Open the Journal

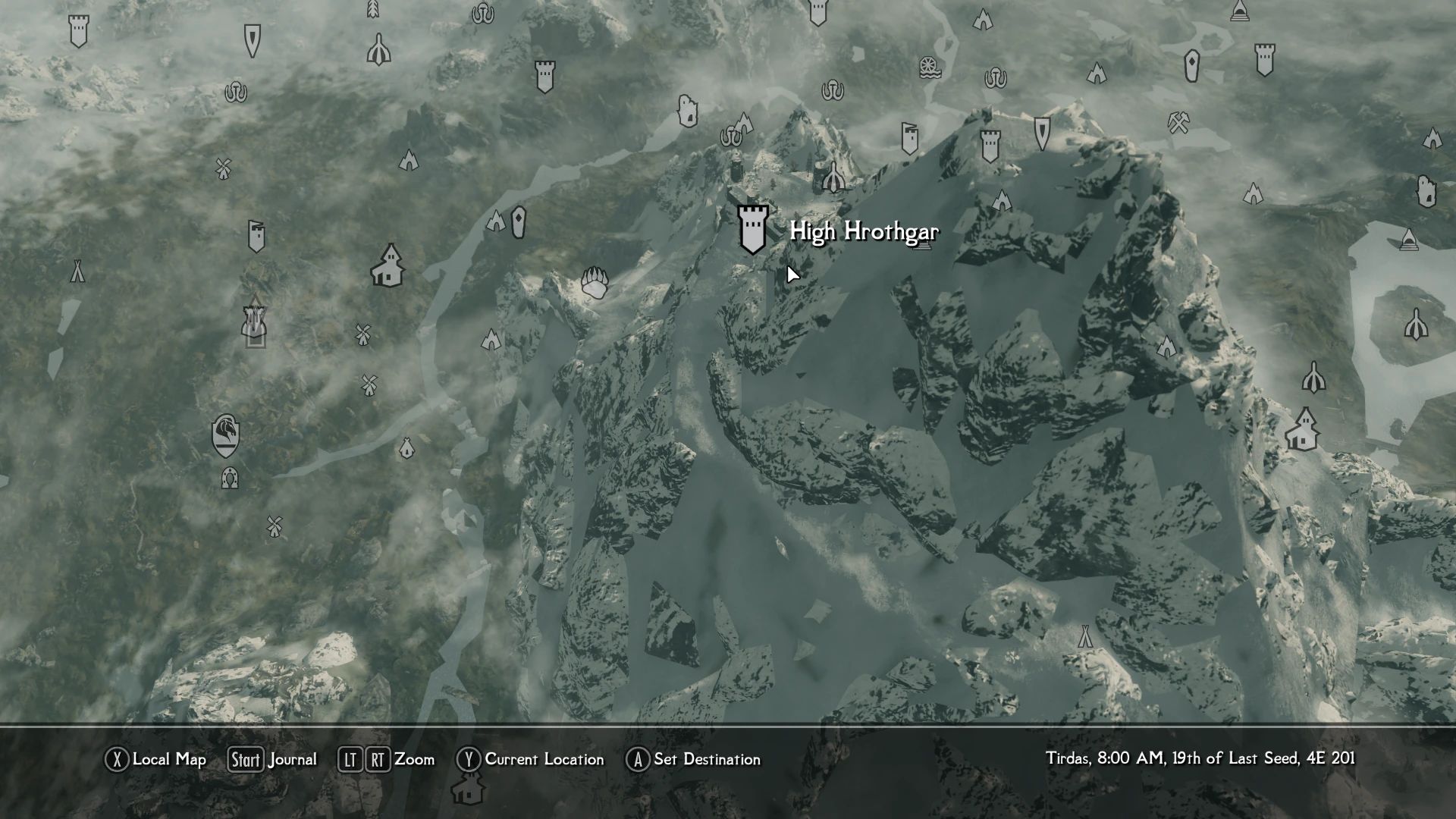pos(292,759)
